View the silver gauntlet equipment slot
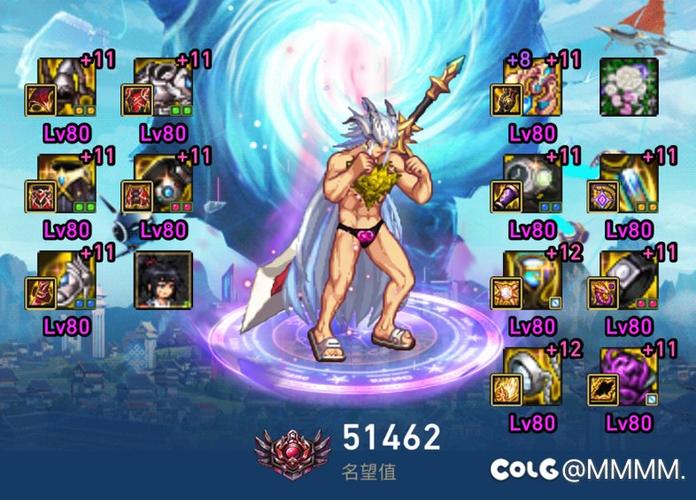The width and height of the screenshot is (696, 500). 67,279
